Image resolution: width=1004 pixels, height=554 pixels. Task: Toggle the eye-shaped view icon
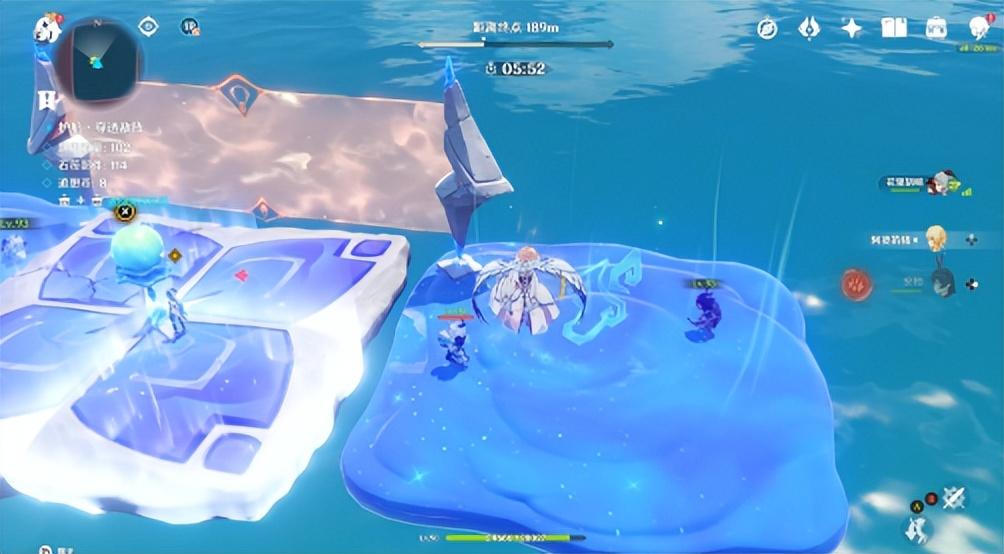(x=149, y=27)
